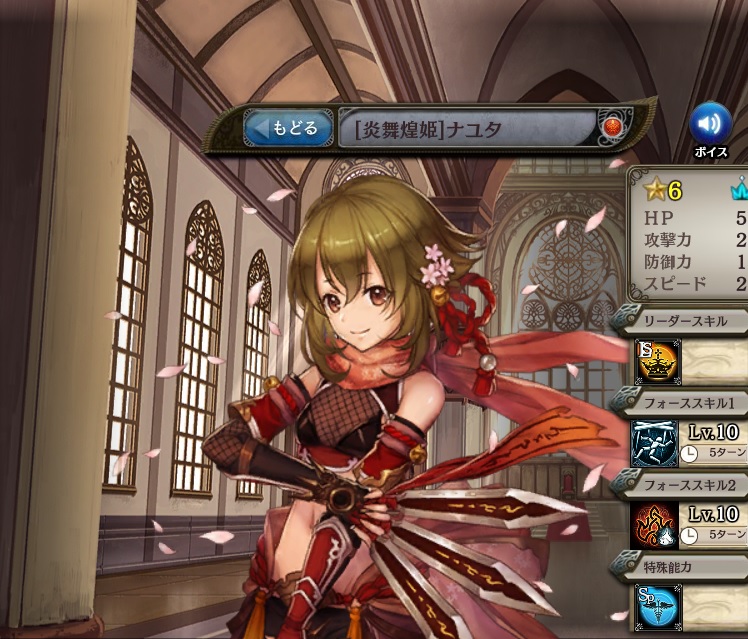The height and width of the screenshot is (639, 748).
Task: Select the leader skill crown icon
Action: click(657, 362)
